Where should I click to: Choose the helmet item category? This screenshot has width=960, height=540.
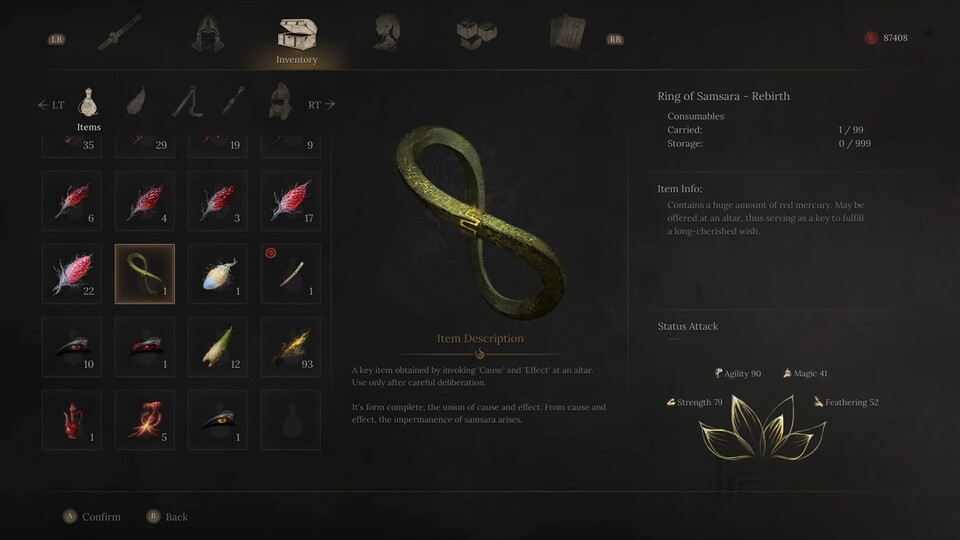279,101
